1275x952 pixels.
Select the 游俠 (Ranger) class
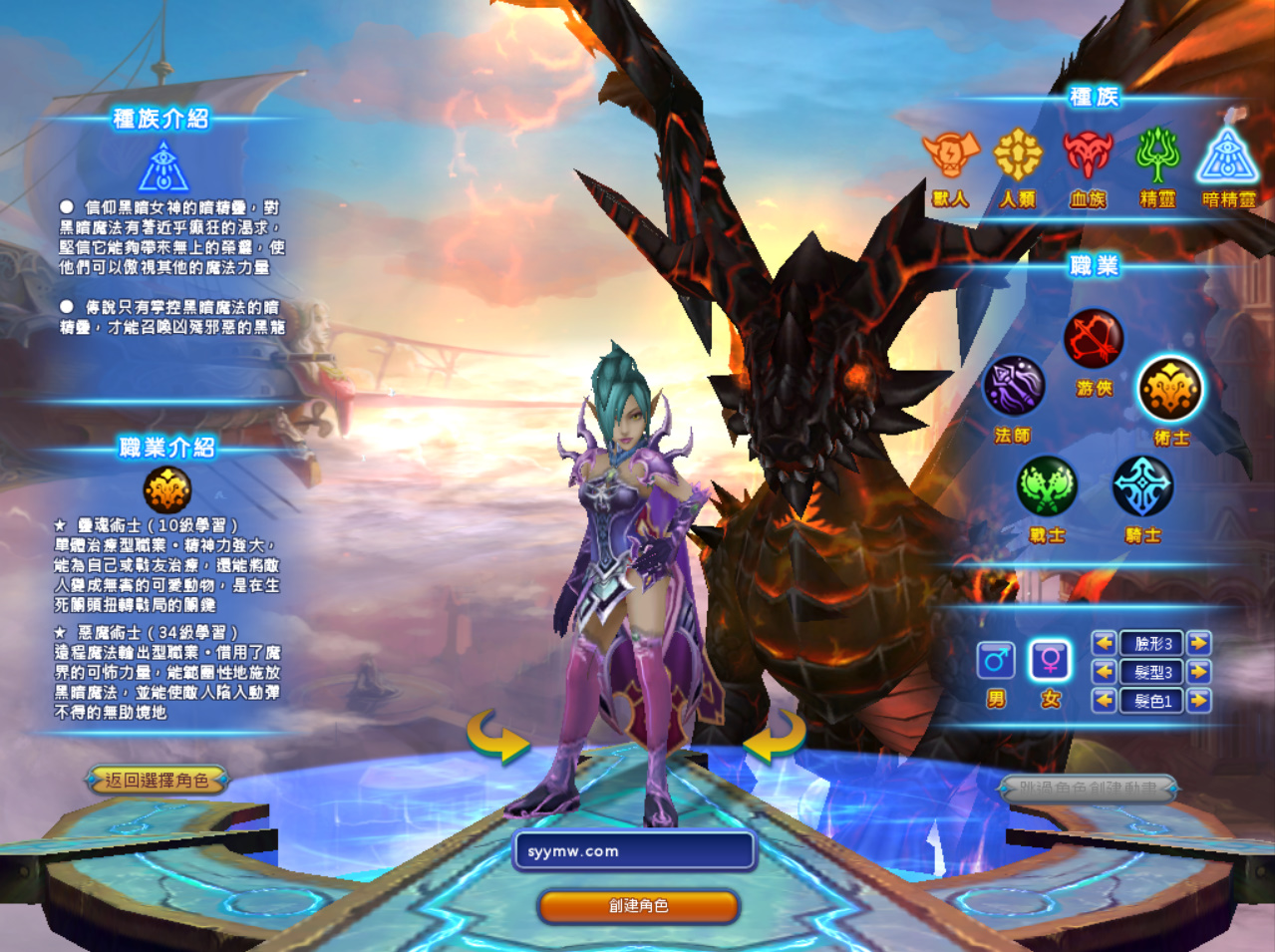[x=1094, y=339]
